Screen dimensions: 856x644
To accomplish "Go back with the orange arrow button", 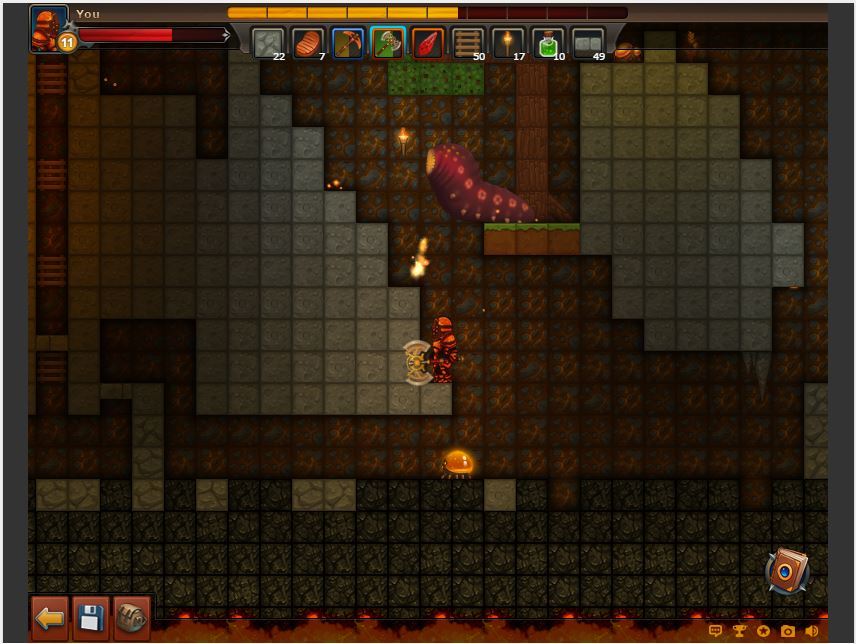I will 50,617.
